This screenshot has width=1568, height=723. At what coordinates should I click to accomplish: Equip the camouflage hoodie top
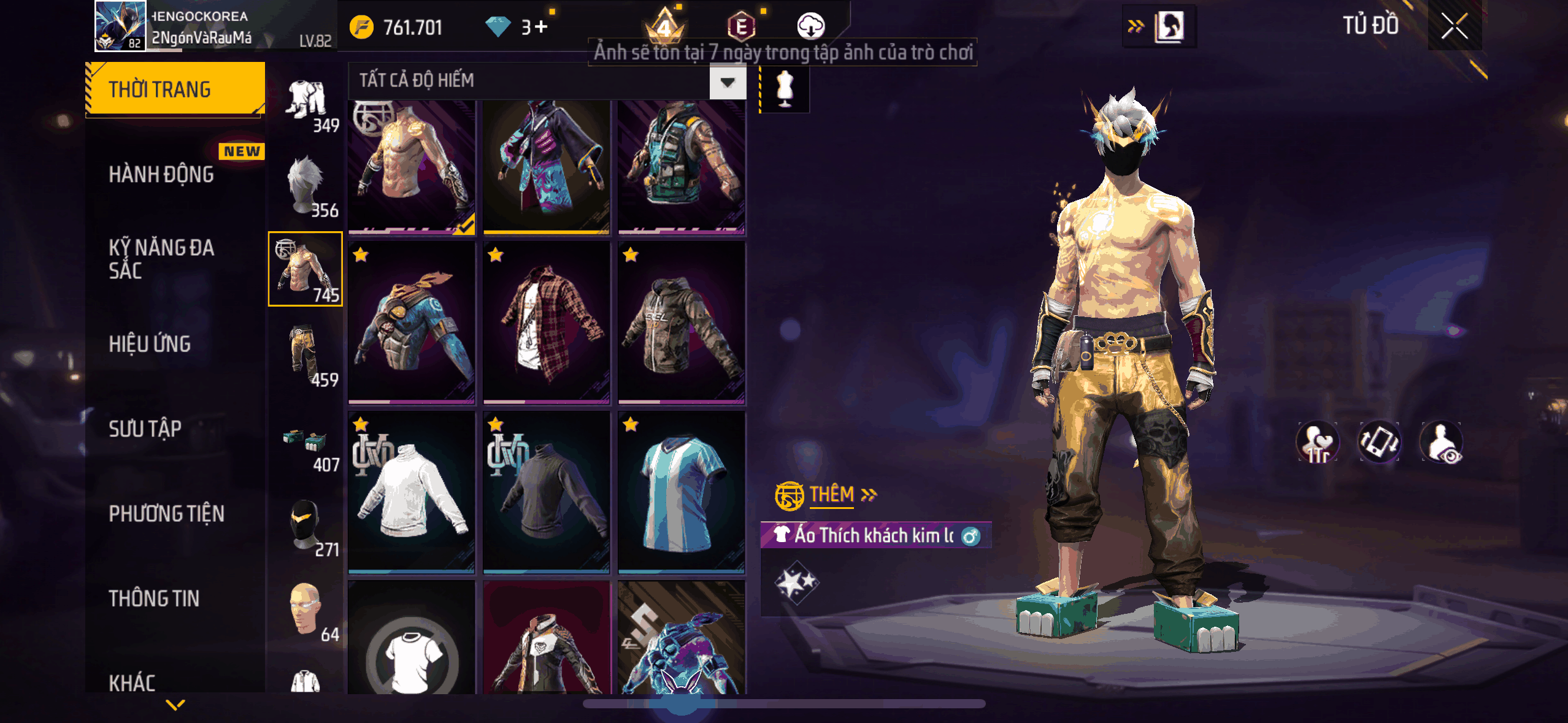(x=681, y=323)
